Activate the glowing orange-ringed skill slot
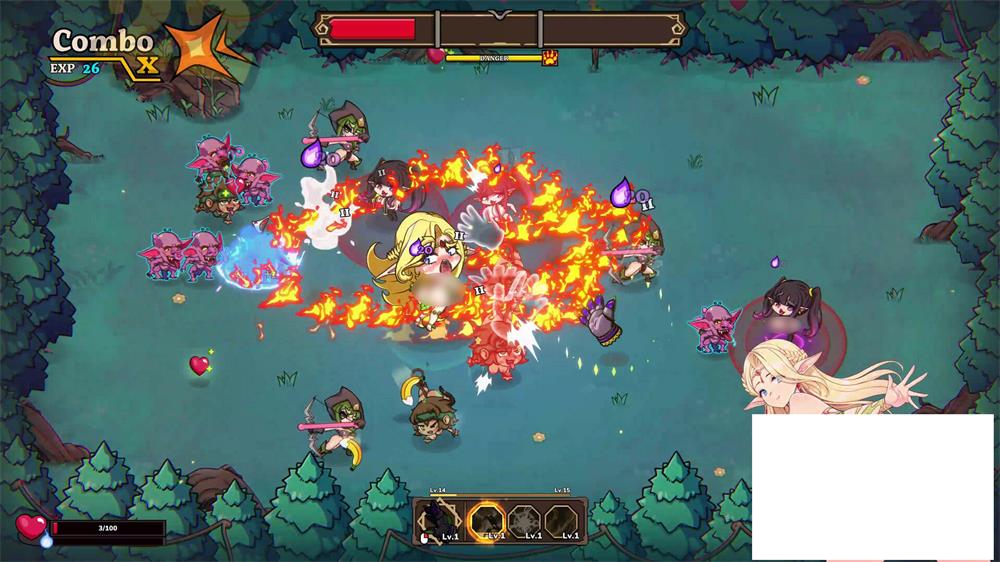 click(x=487, y=520)
